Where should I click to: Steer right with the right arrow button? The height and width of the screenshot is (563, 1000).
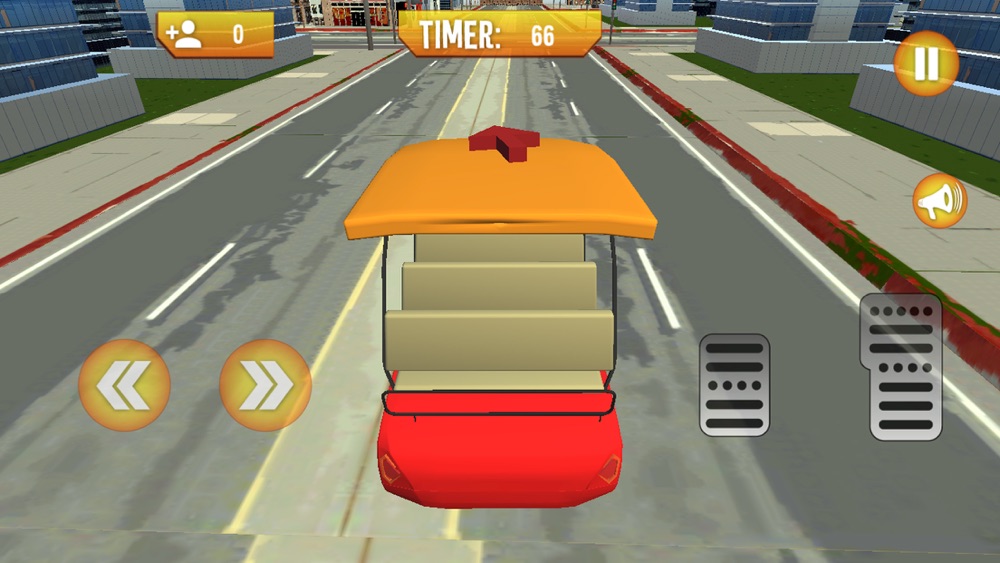[x=265, y=385]
